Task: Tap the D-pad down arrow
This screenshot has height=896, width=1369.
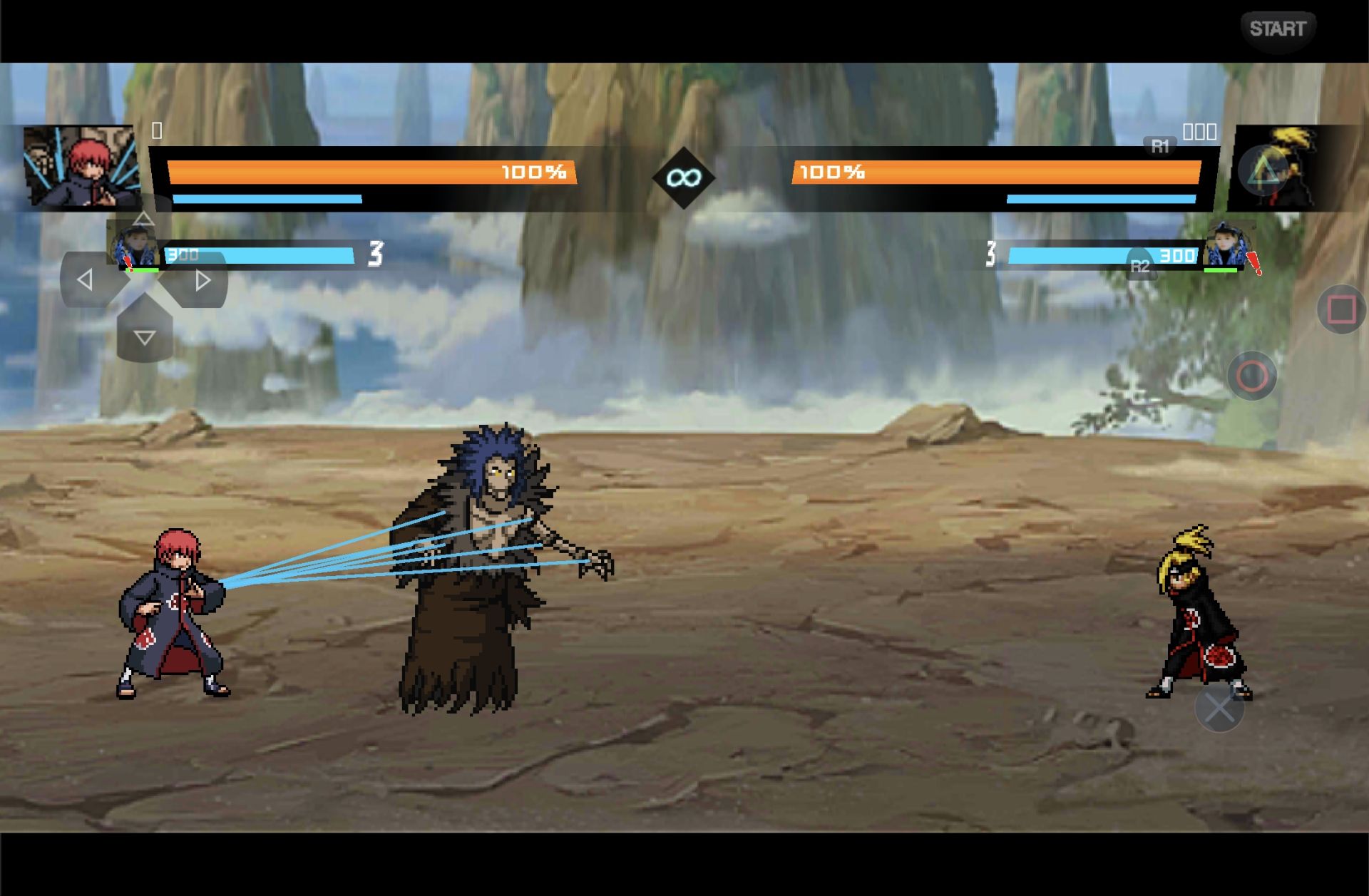Action: click(x=145, y=337)
